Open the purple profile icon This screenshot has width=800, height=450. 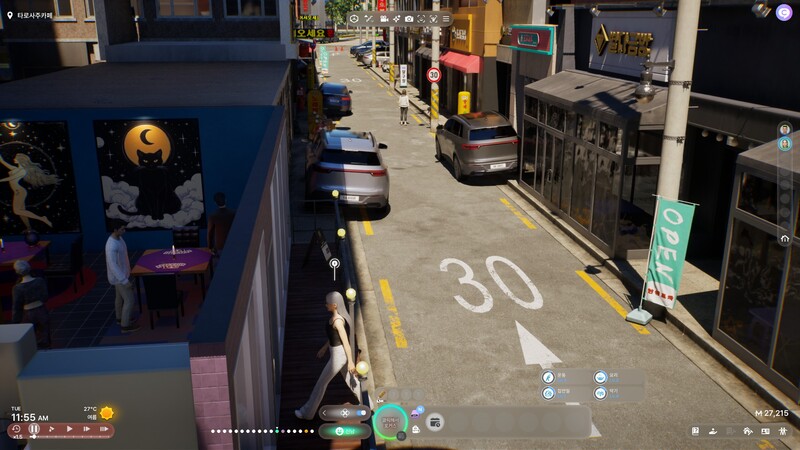coord(785,10)
